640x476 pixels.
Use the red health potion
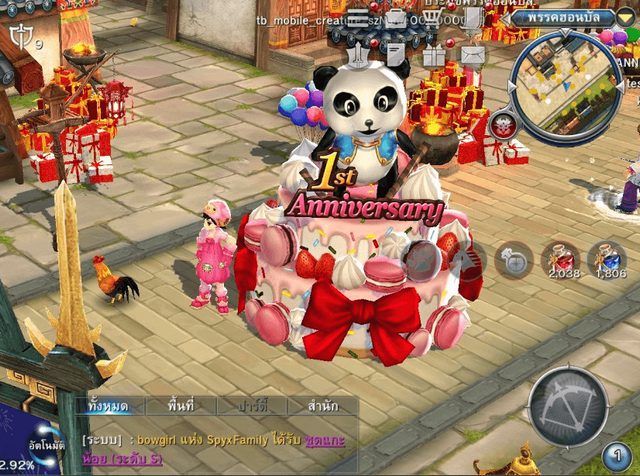tap(561, 260)
